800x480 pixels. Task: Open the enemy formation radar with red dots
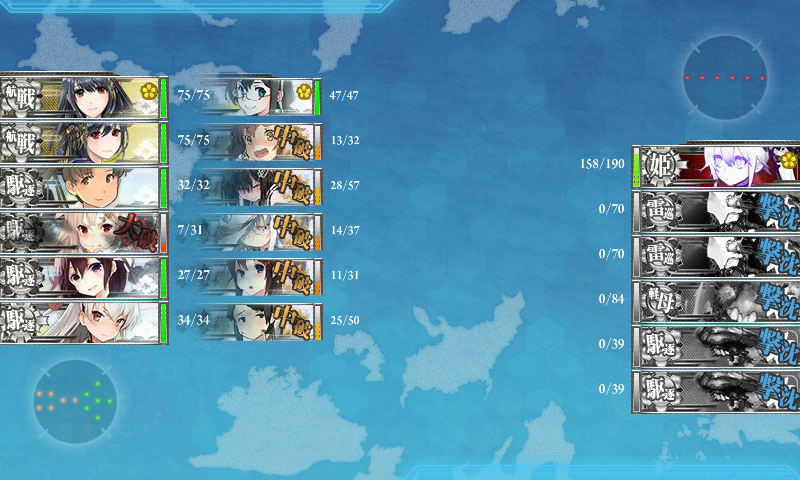(726, 77)
